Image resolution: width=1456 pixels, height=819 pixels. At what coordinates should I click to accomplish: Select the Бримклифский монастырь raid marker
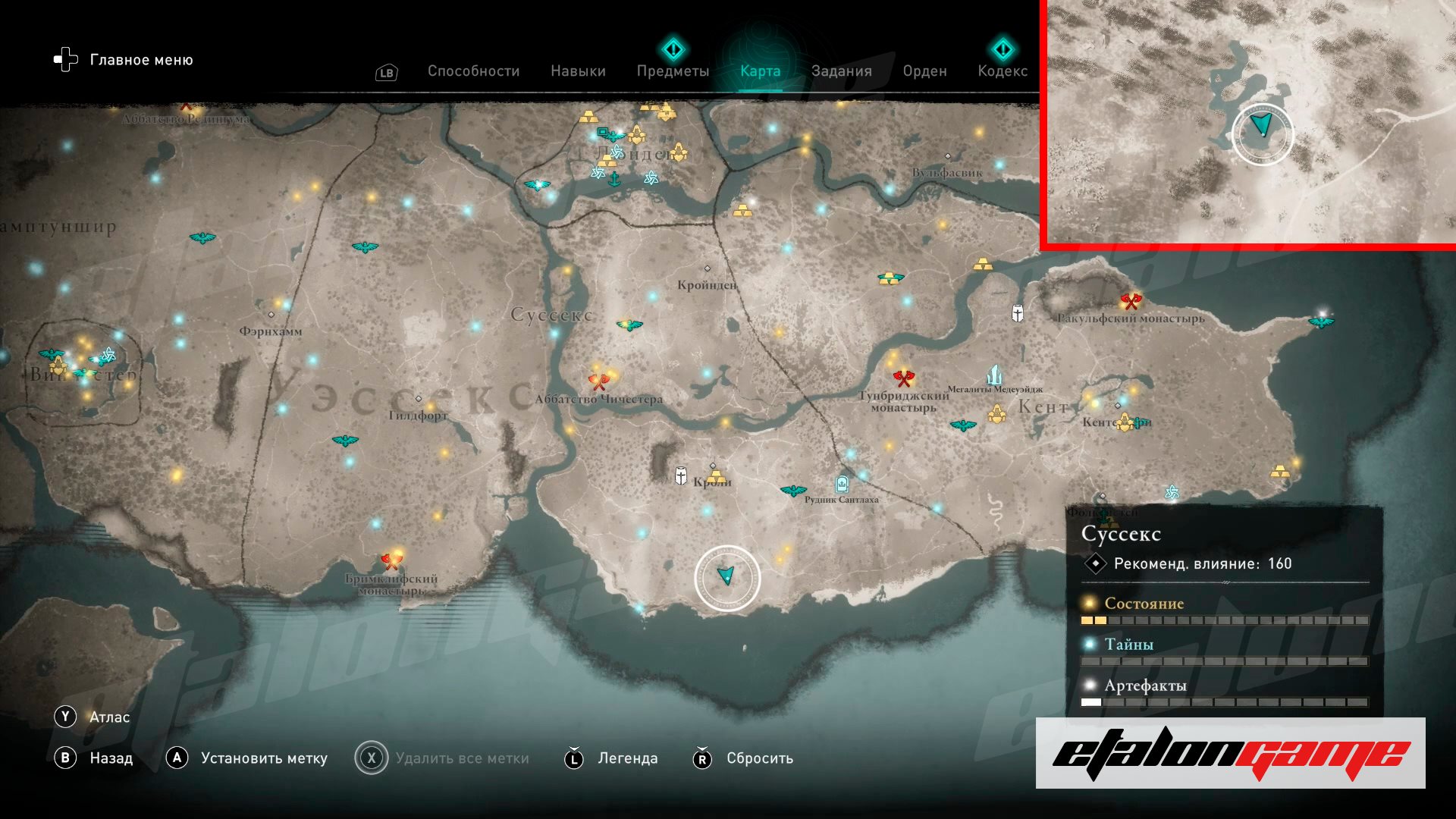click(391, 561)
